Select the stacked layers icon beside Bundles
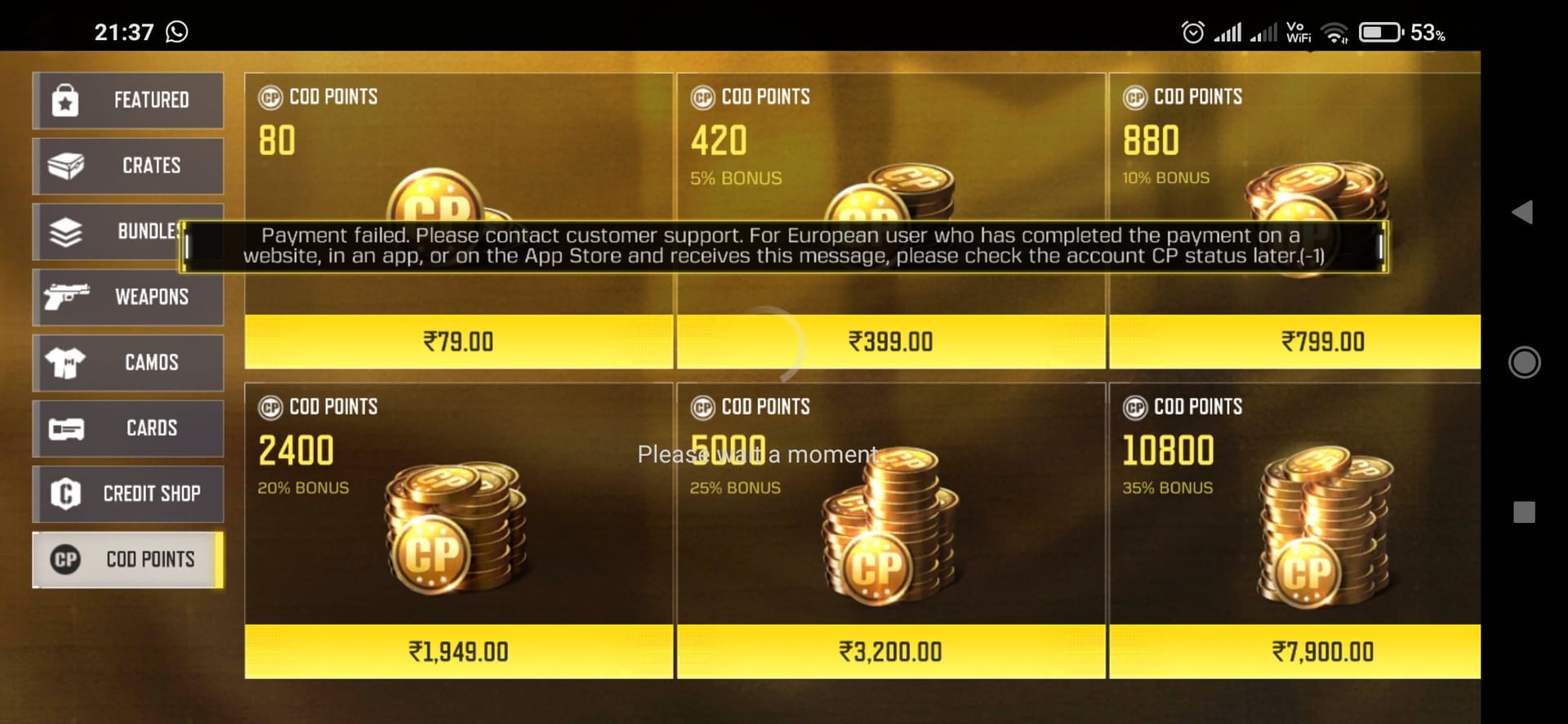 (67, 230)
